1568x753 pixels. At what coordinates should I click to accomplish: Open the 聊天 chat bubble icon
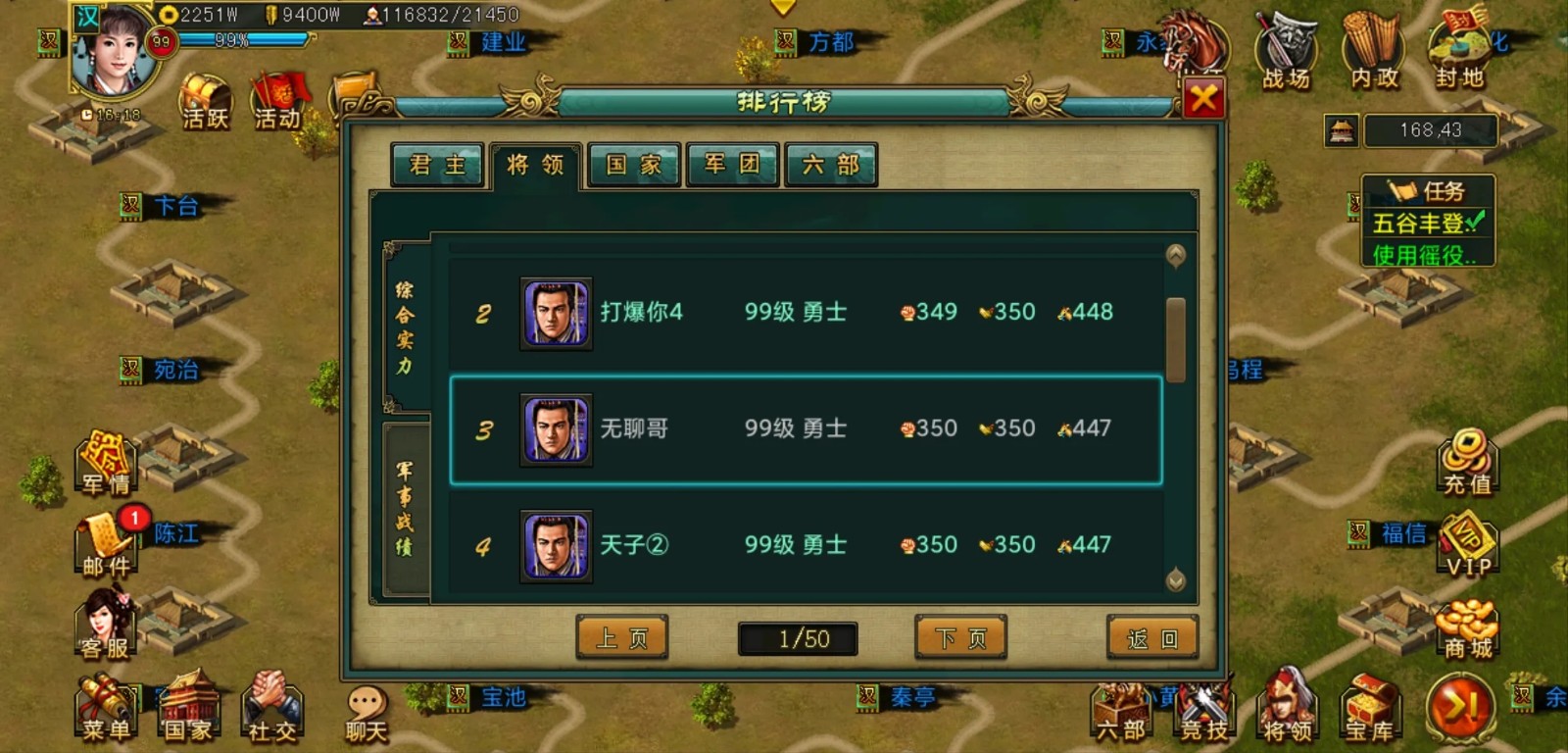tap(367, 703)
